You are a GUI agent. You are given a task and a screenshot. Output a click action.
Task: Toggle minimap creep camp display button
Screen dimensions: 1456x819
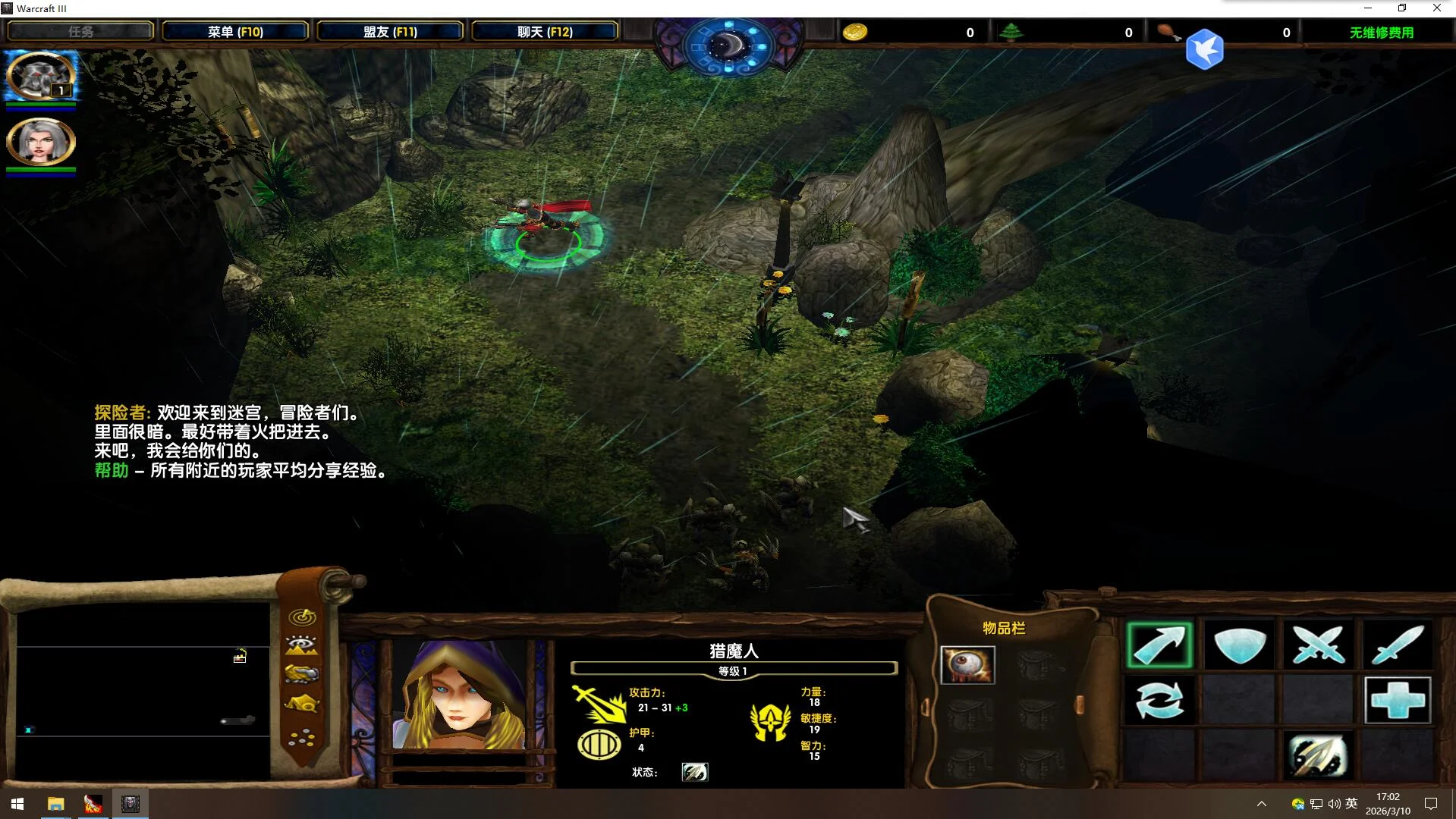pyautogui.click(x=302, y=704)
